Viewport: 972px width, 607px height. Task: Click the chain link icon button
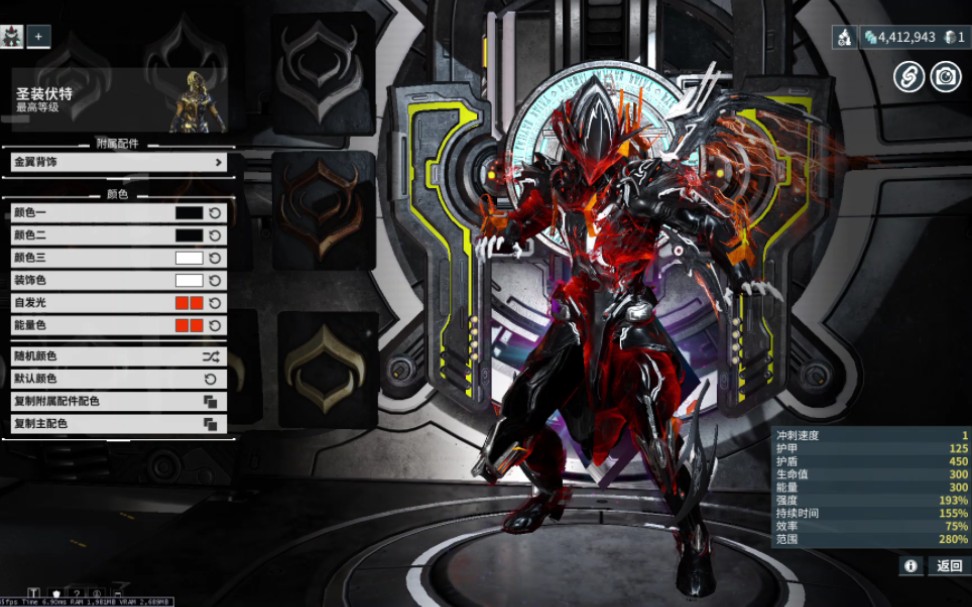908,77
